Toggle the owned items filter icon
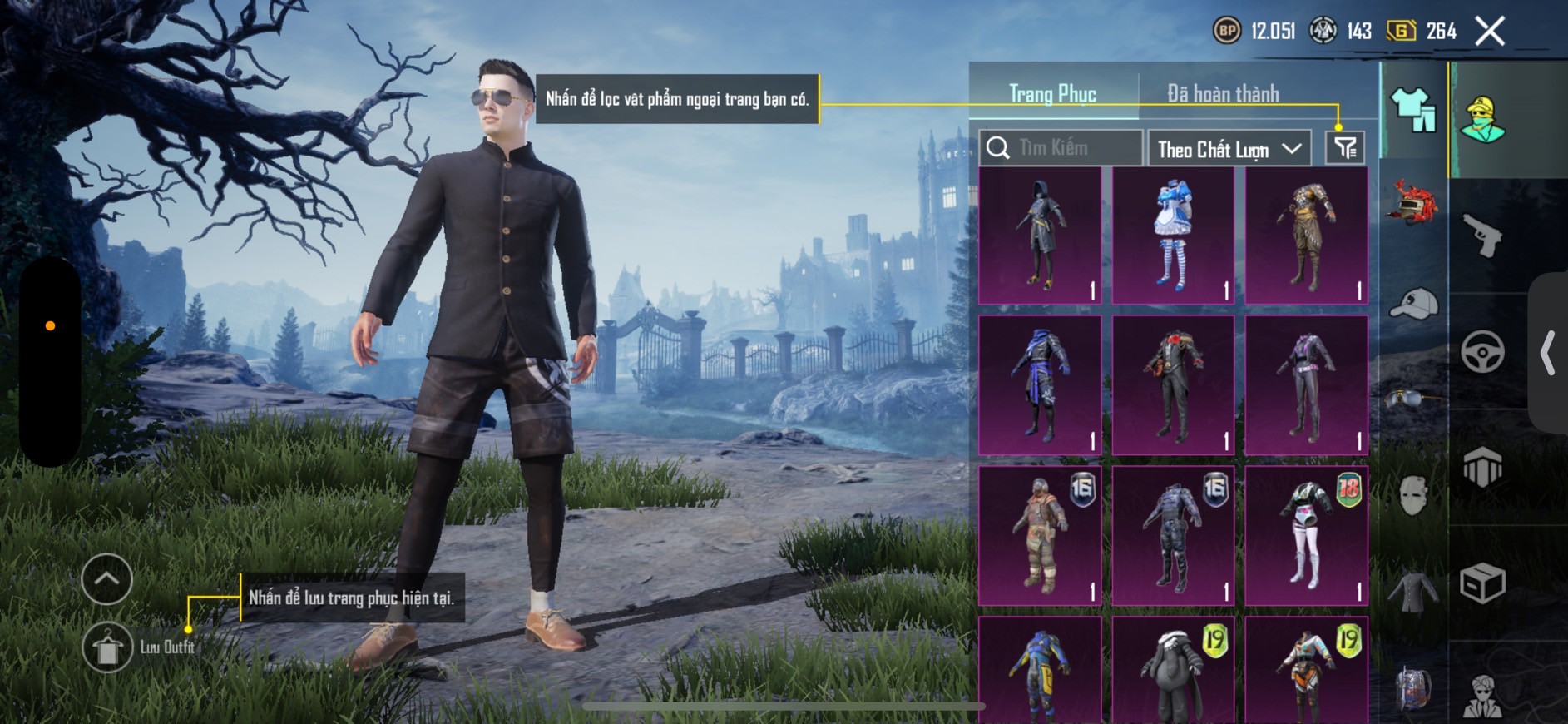 tap(1345, 148)
